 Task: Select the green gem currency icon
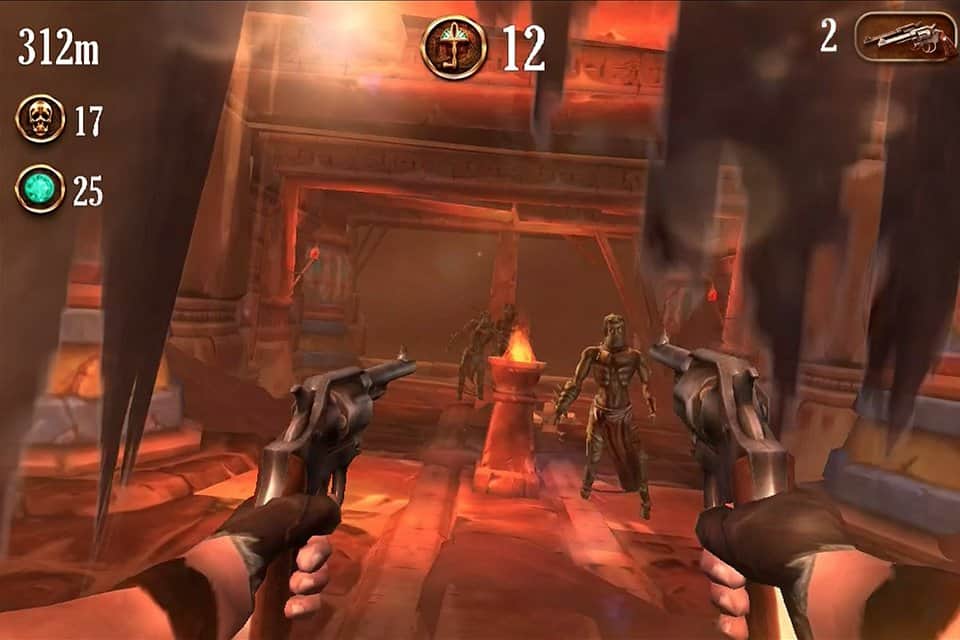pos(40,188)
